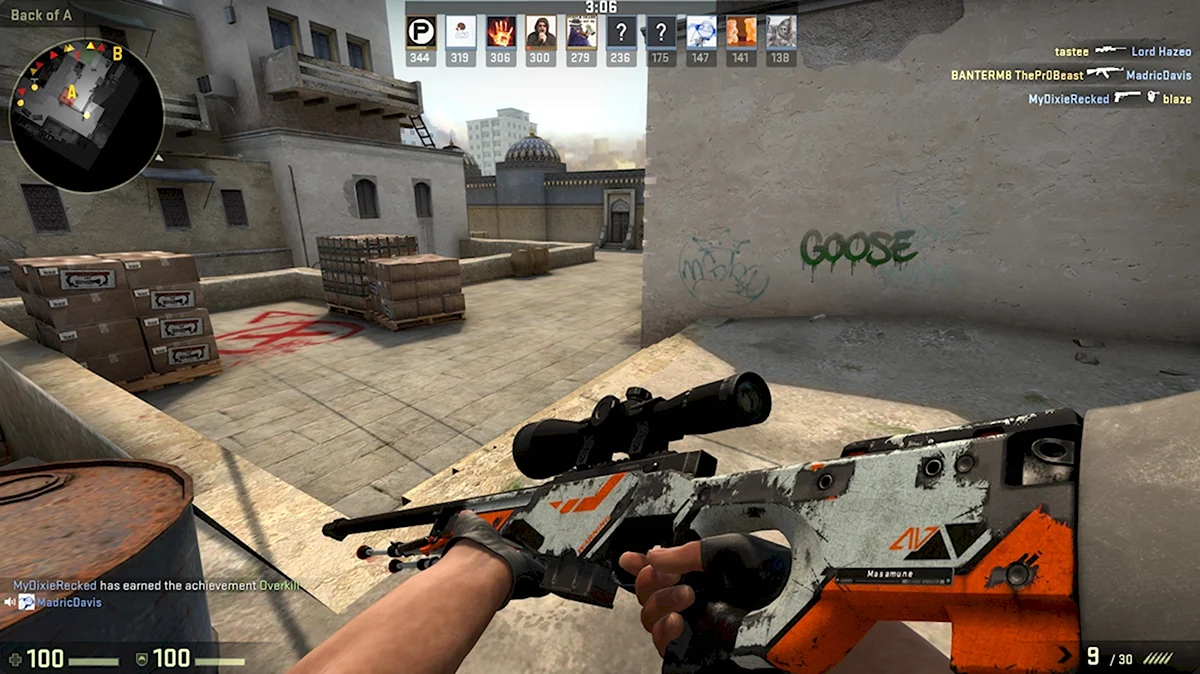Click the MyDixieRecked headshot kill feed entry
This screenshot has height=674, width=1200.
[1109, 99]
